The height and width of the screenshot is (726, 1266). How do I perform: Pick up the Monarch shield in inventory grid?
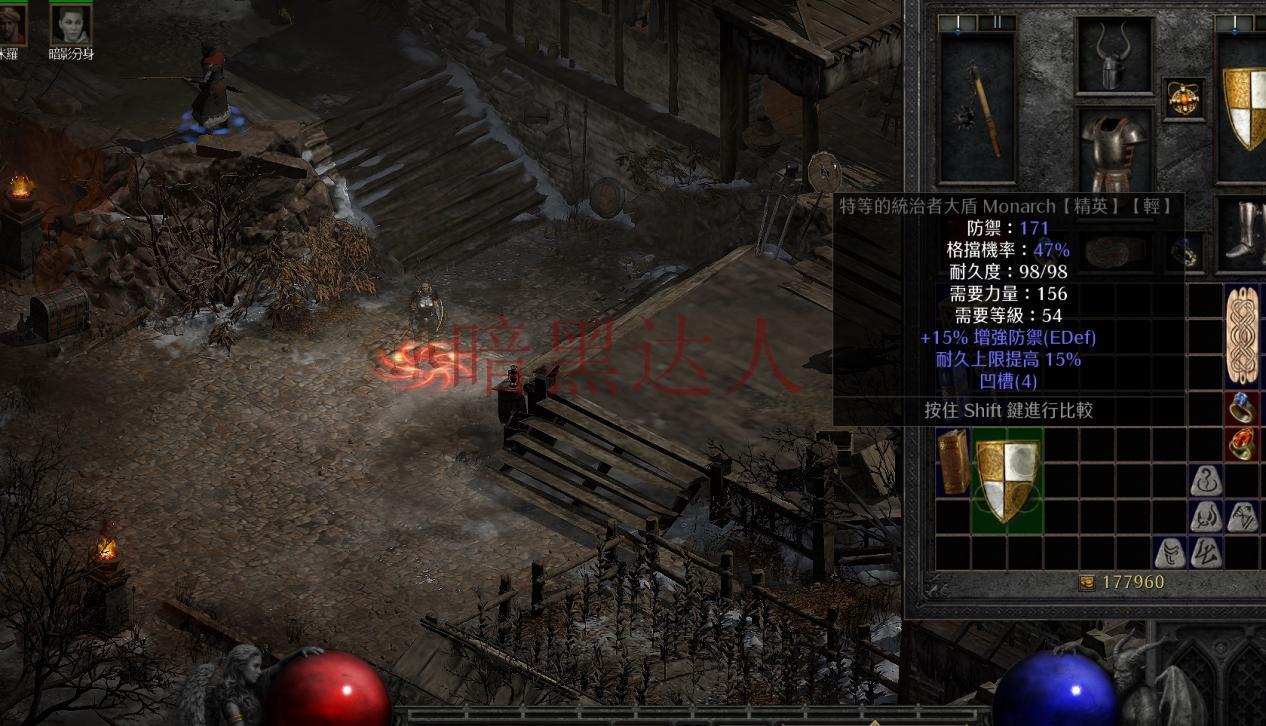[x=1008, y=480]
